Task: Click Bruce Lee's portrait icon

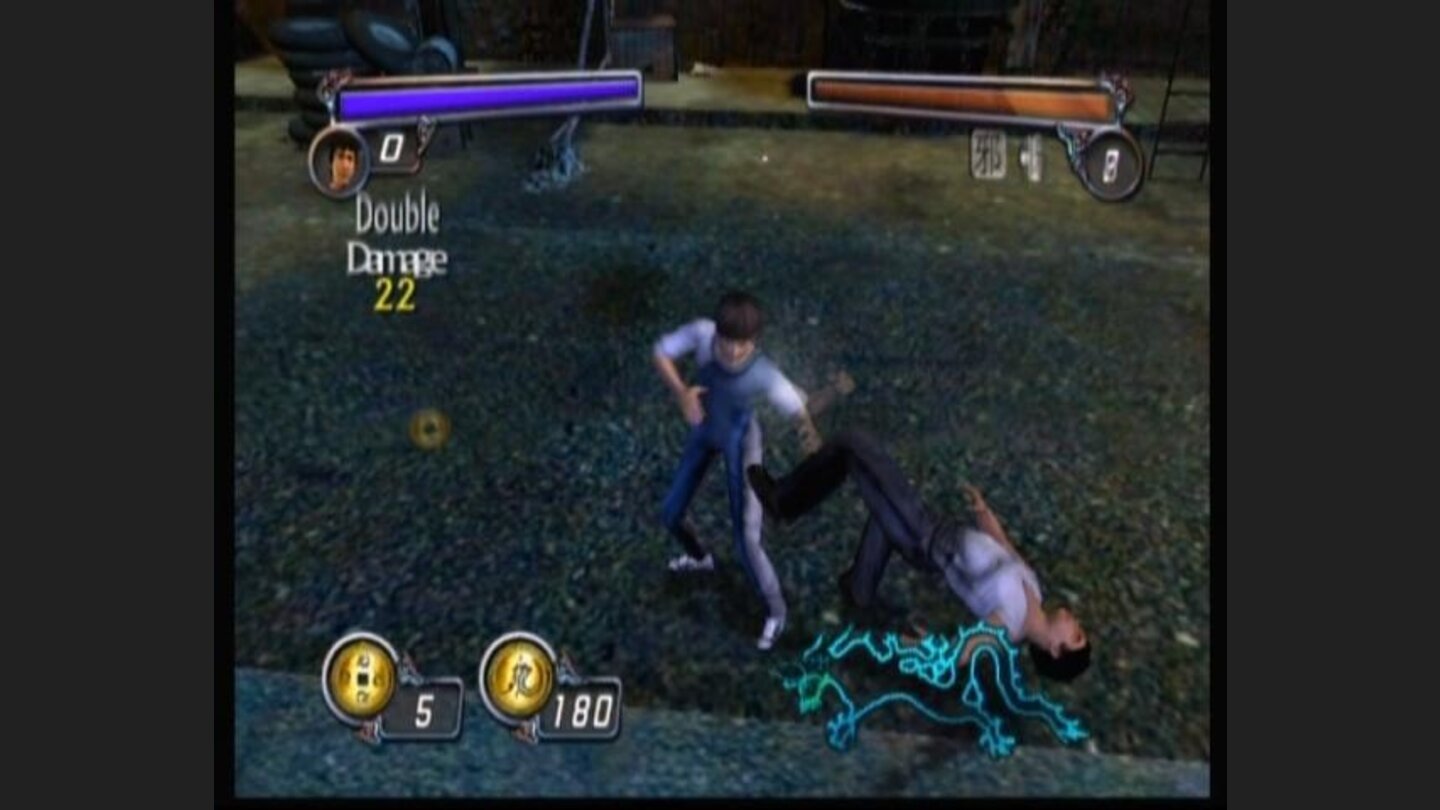Action: pos(340,160)
